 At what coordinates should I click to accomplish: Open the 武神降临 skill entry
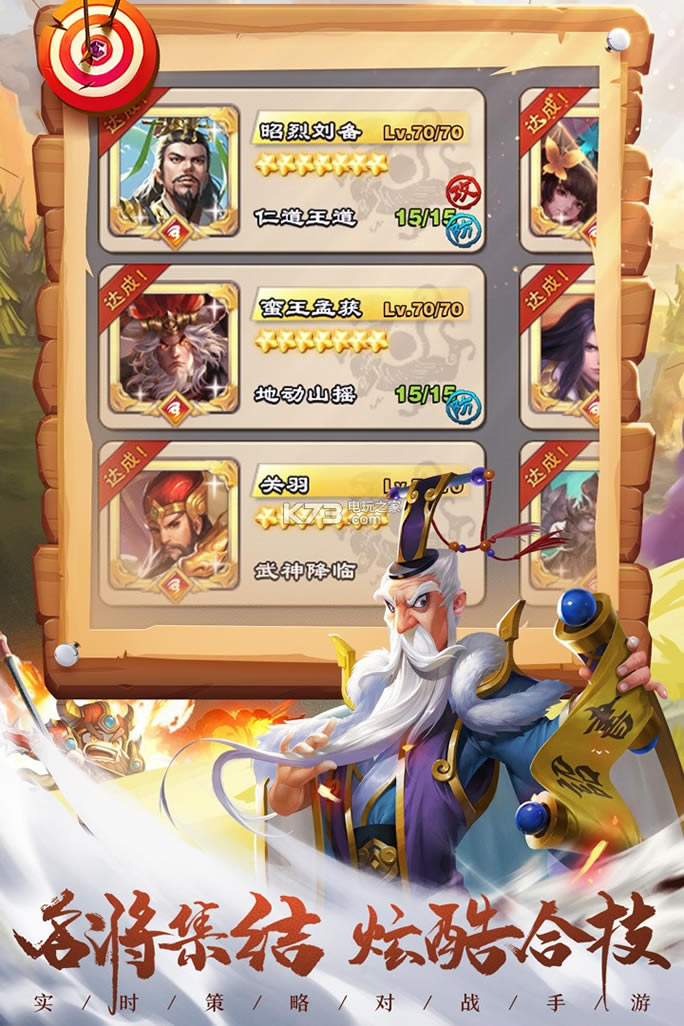click(x=306, y=571)
